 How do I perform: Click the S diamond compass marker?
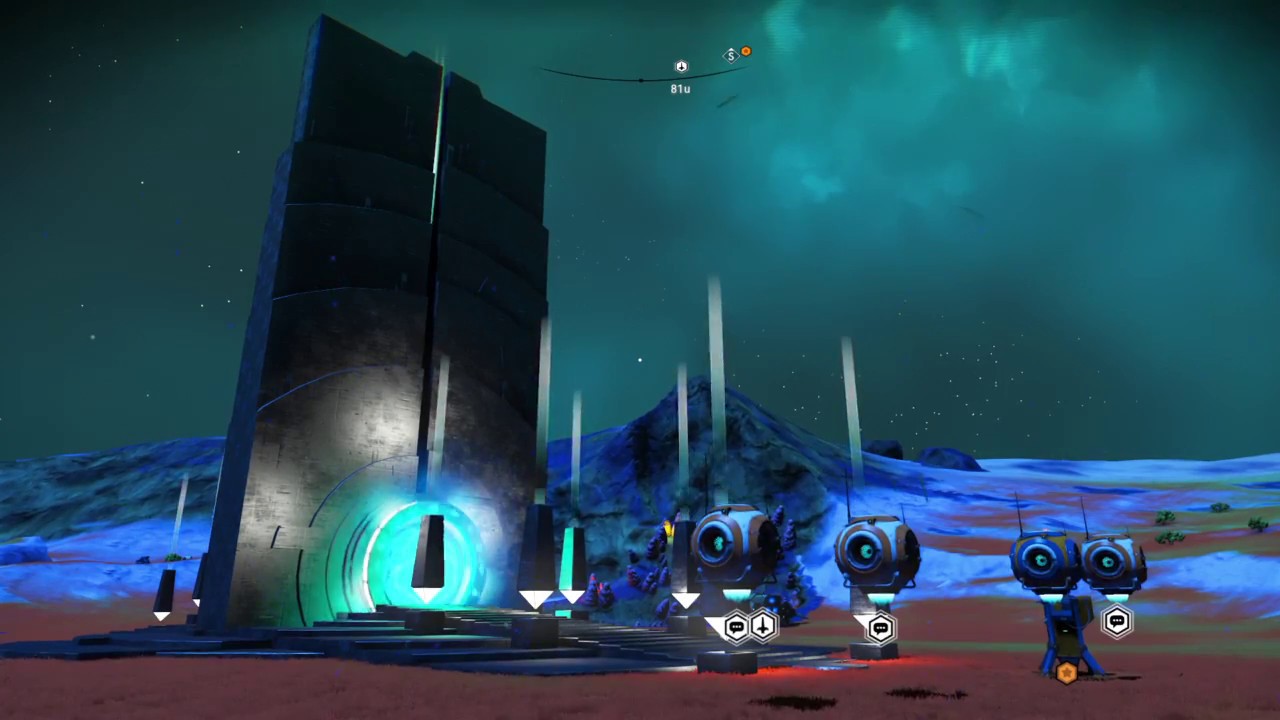tap(731, 55)
